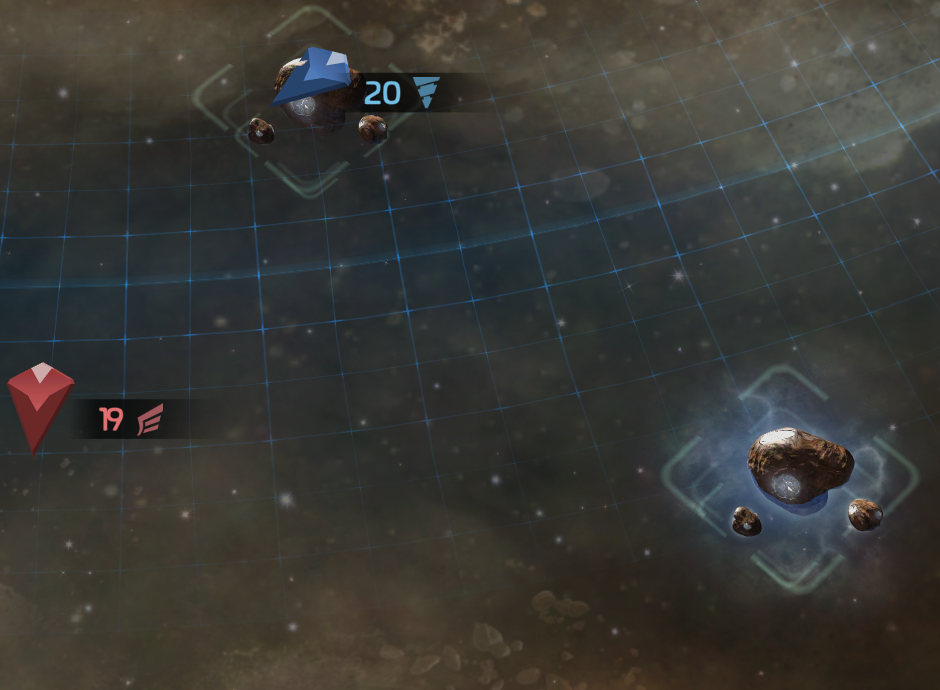Select the red fleet marker showing 19
Viewport: 940px width, 690px height.
40,405
